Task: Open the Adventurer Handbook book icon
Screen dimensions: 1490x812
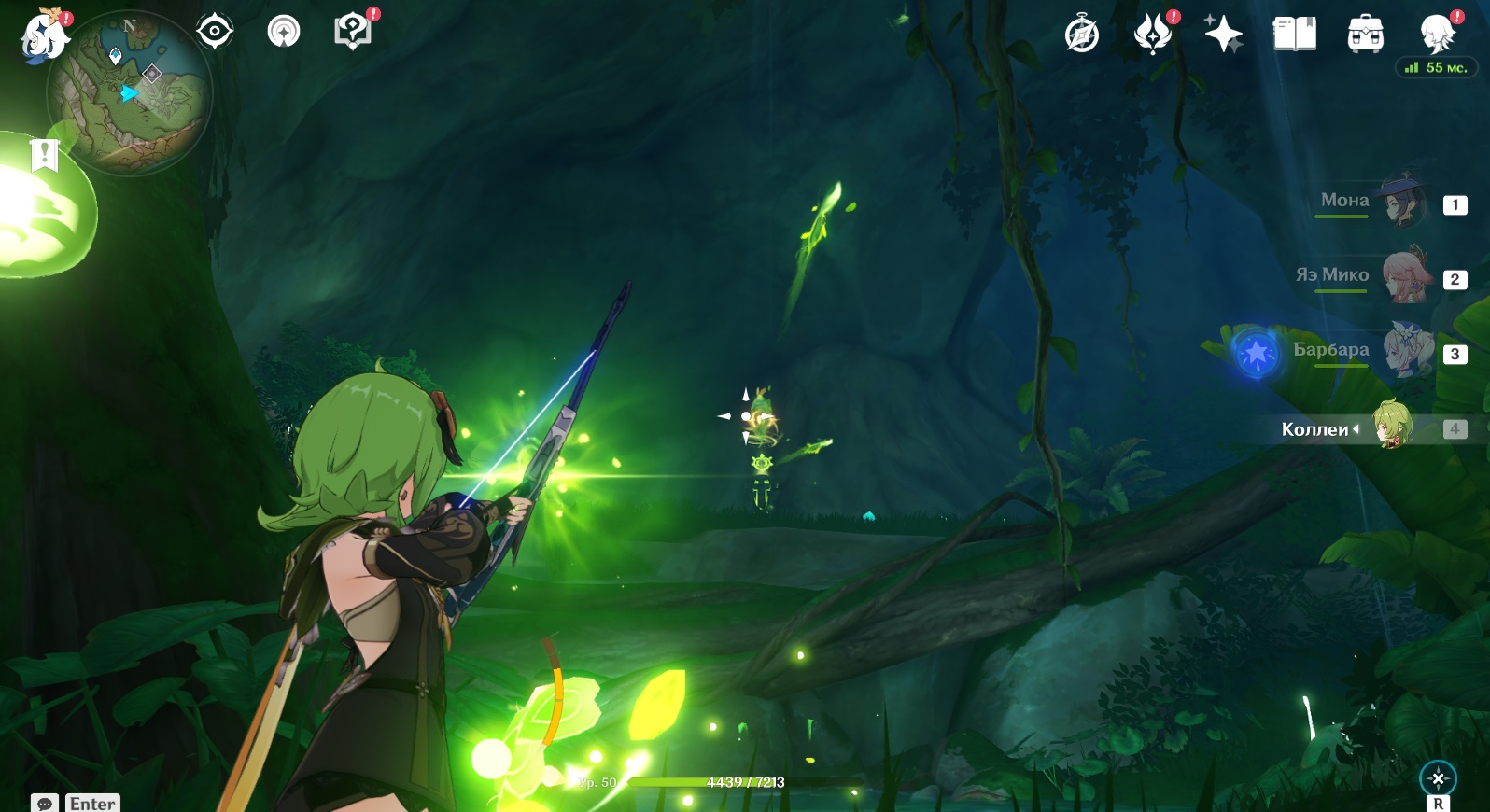Action: [1294, 35]
